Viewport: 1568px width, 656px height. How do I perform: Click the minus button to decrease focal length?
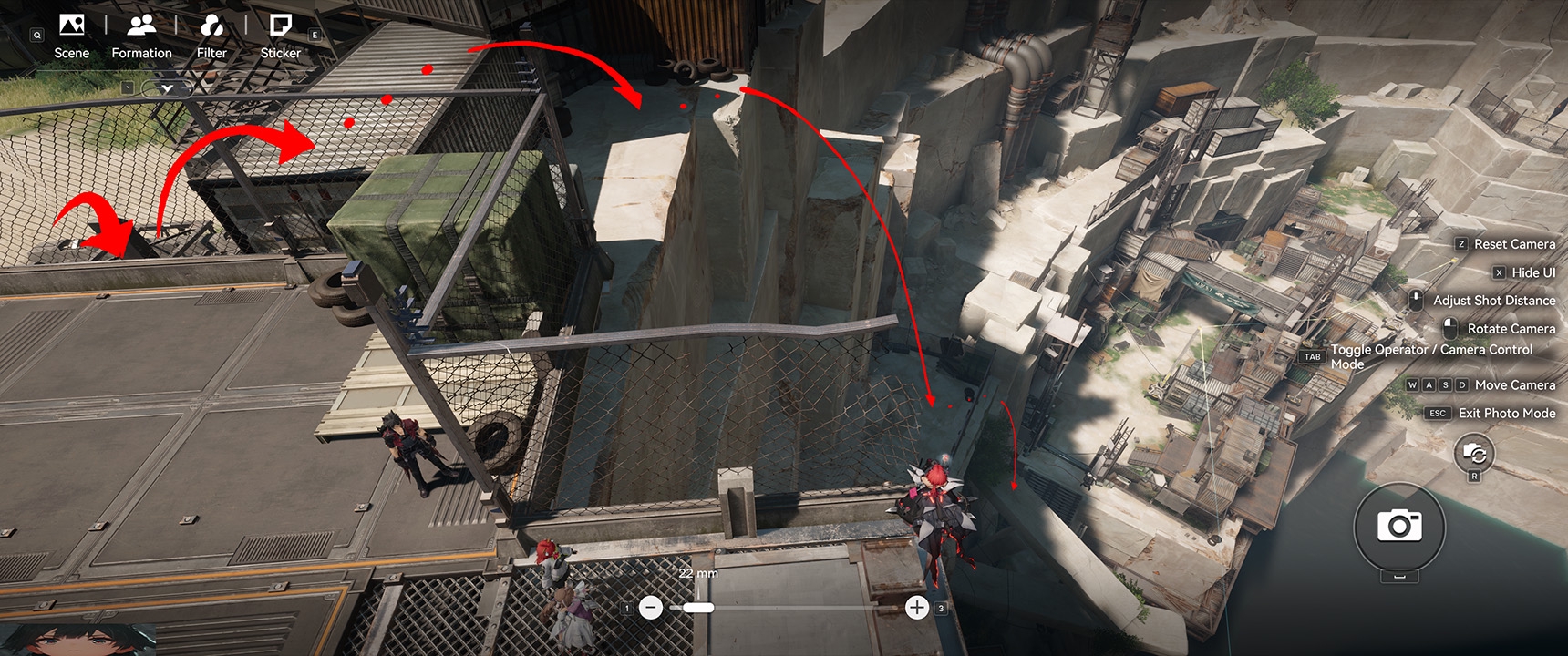coord(651,608)
